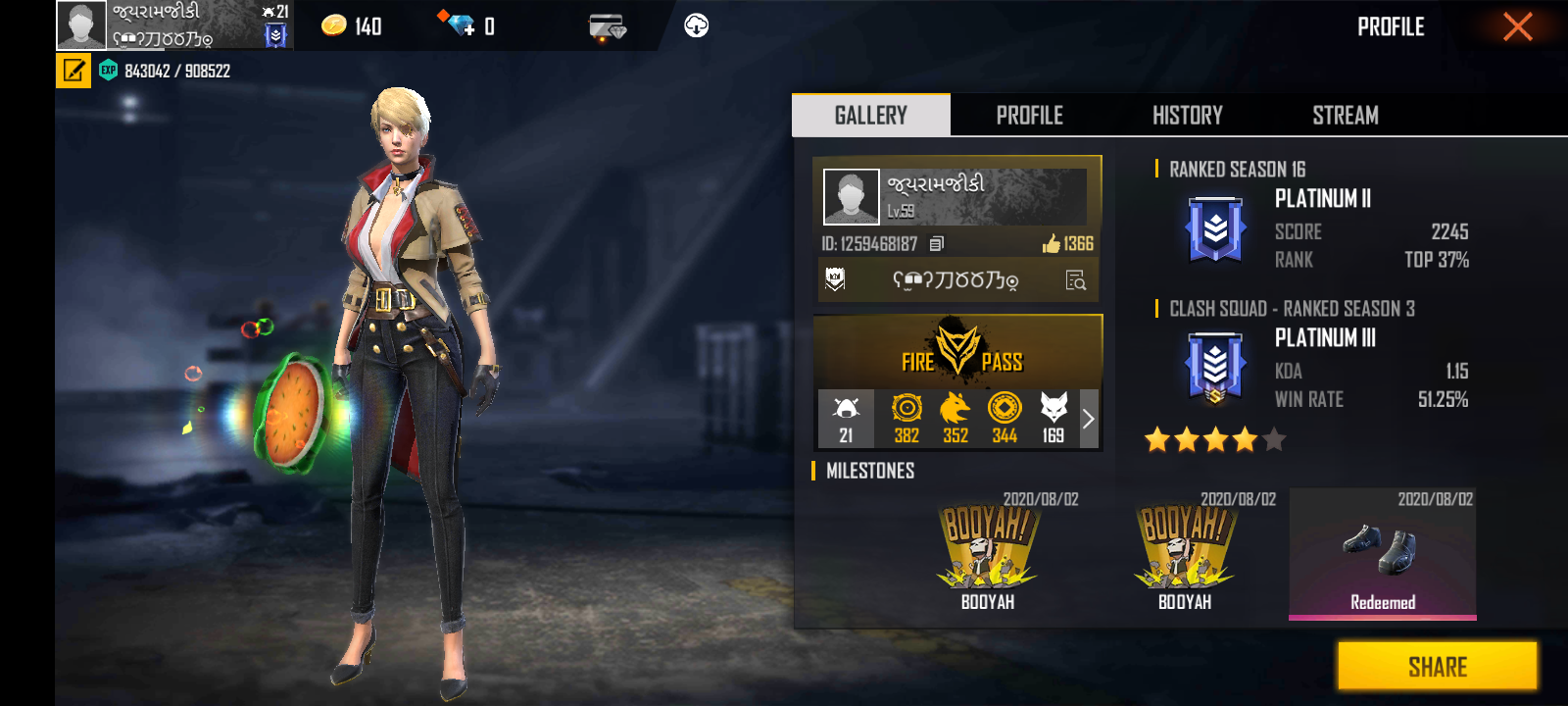Click the yellow edit profile pencil icon
The height and width of the screenshot is (706, 1568).
click(x=73, y=71)
